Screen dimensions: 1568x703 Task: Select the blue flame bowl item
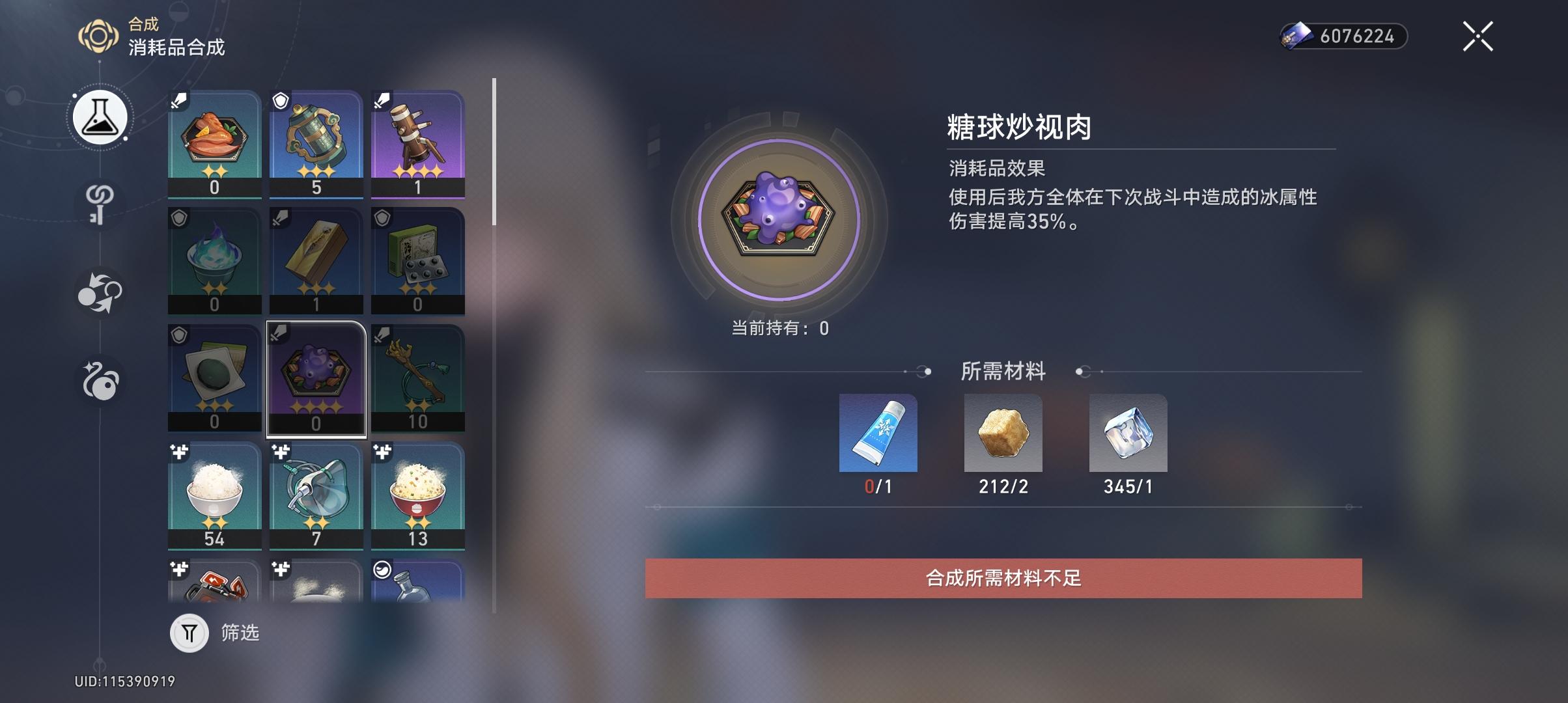[214, 259]
